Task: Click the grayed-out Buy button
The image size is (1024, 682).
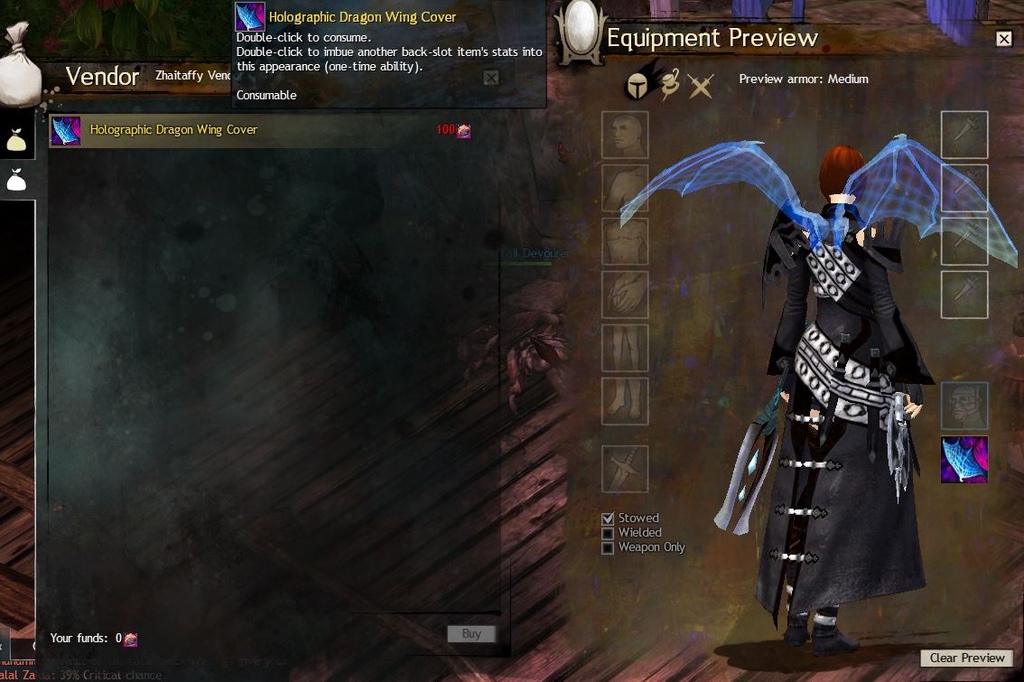Action: (471, 633)
